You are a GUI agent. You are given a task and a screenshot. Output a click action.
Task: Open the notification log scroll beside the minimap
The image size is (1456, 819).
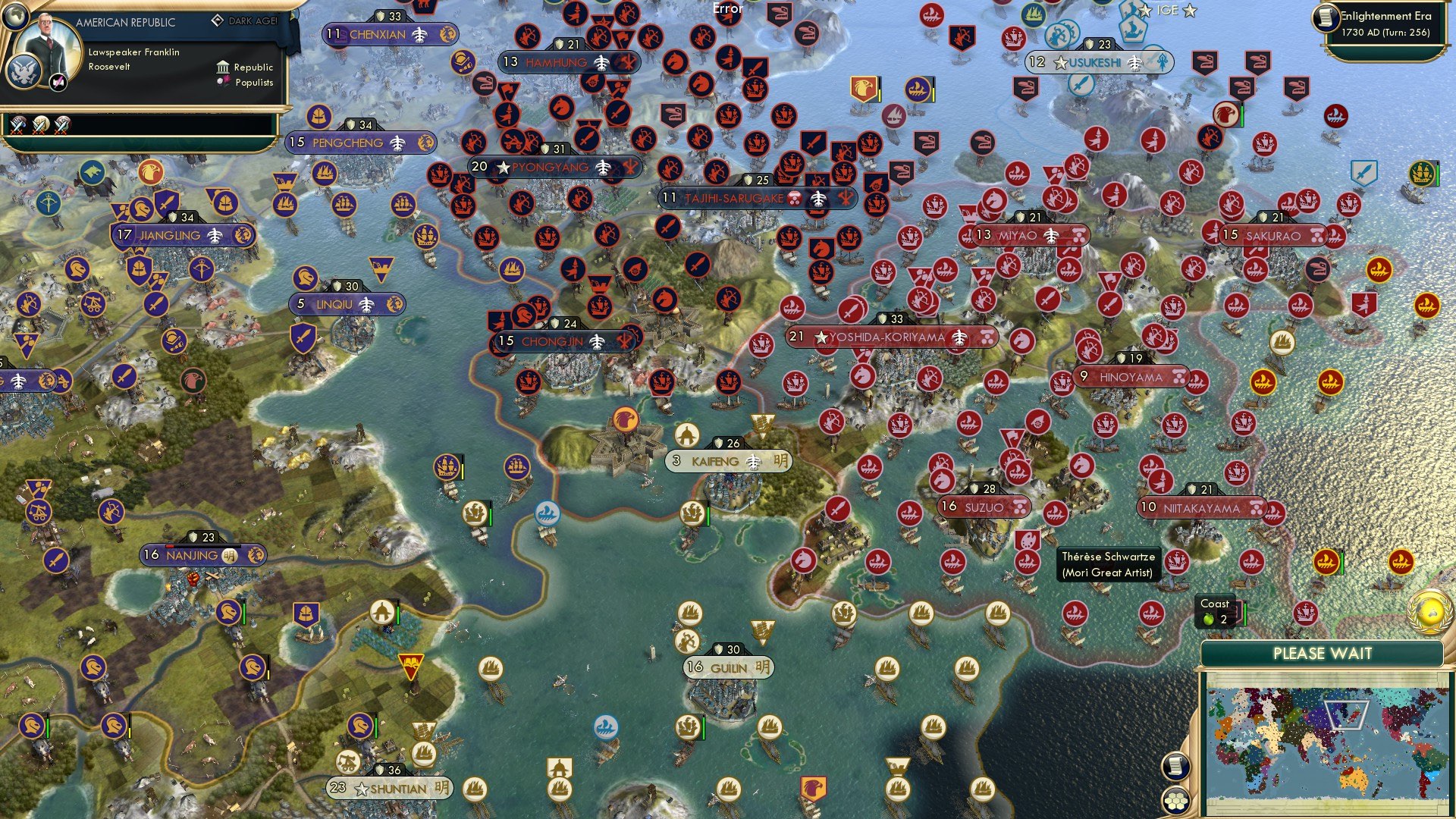1176,767
